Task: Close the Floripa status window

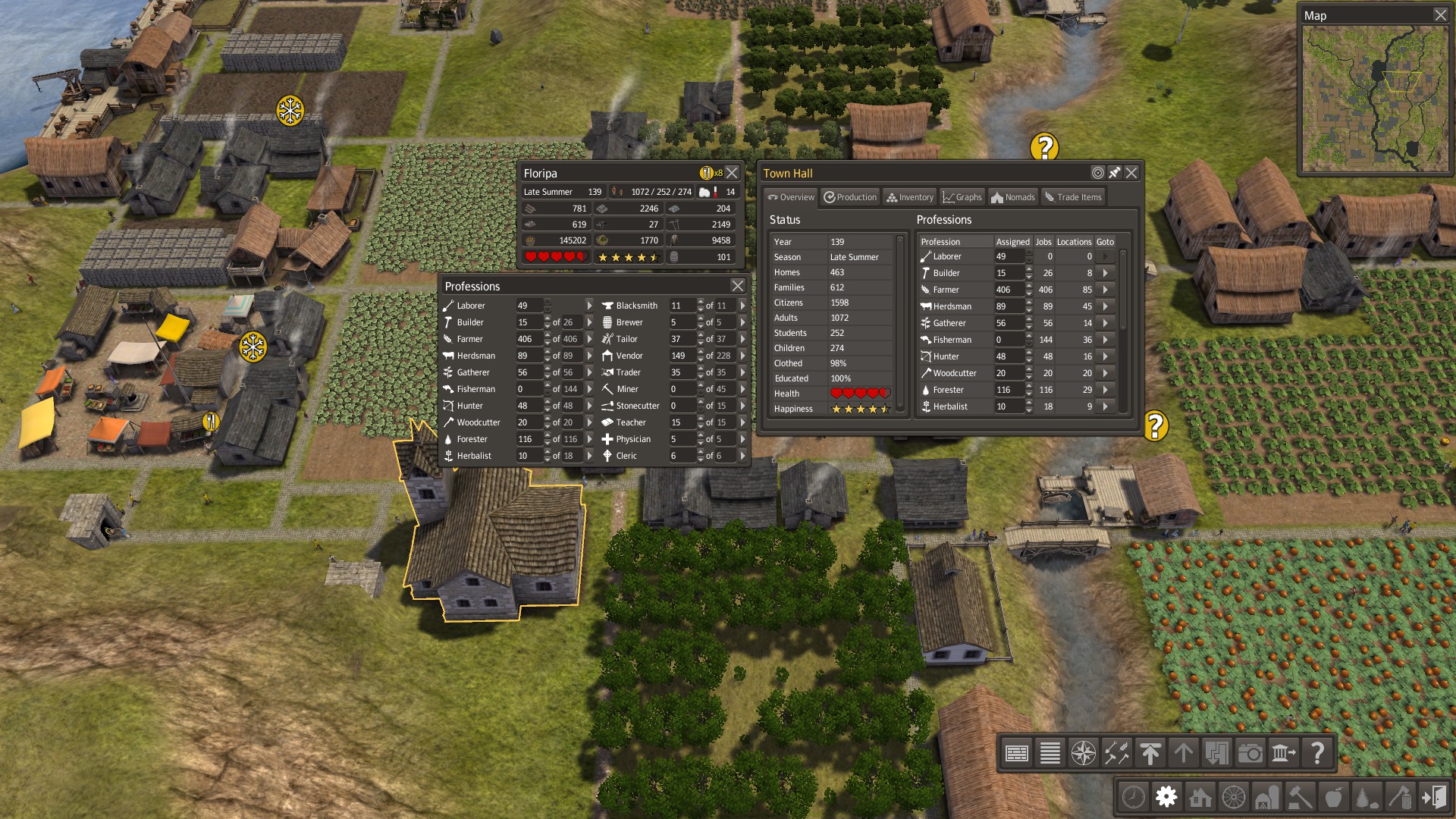Action: pyautogui.click(x=732, y=173)
